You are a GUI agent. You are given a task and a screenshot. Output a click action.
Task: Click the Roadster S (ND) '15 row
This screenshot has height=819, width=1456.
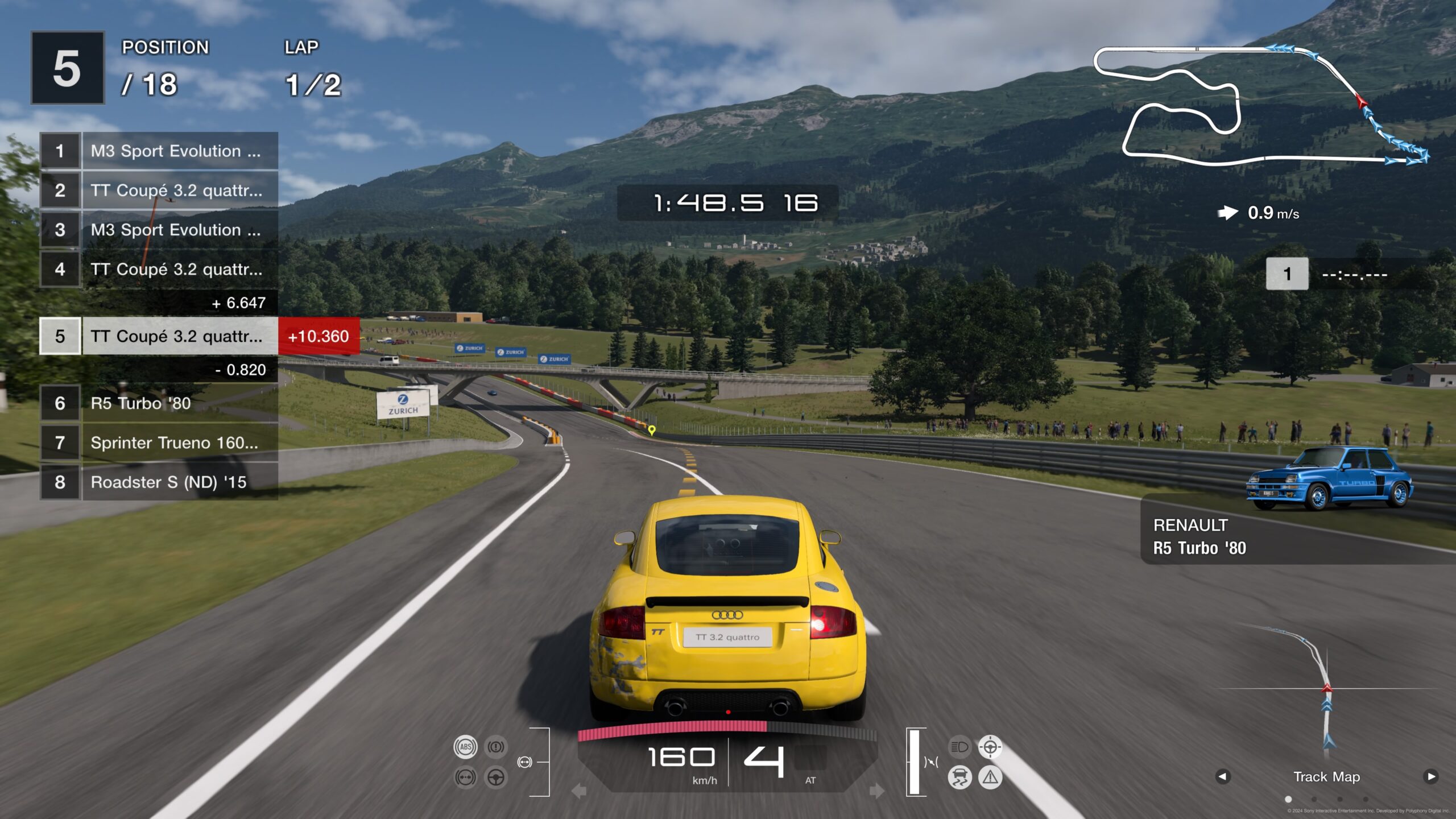tap(158, 482)
